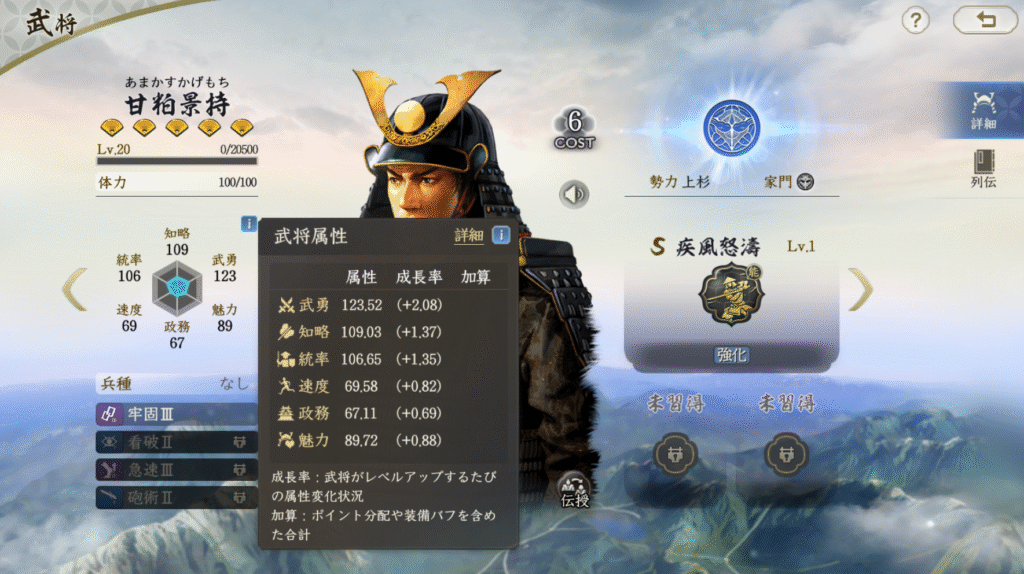Viewport: 1024px width, 574px height.
Task: Click the info icon in attribute popup header
Action: click(500, 236)
